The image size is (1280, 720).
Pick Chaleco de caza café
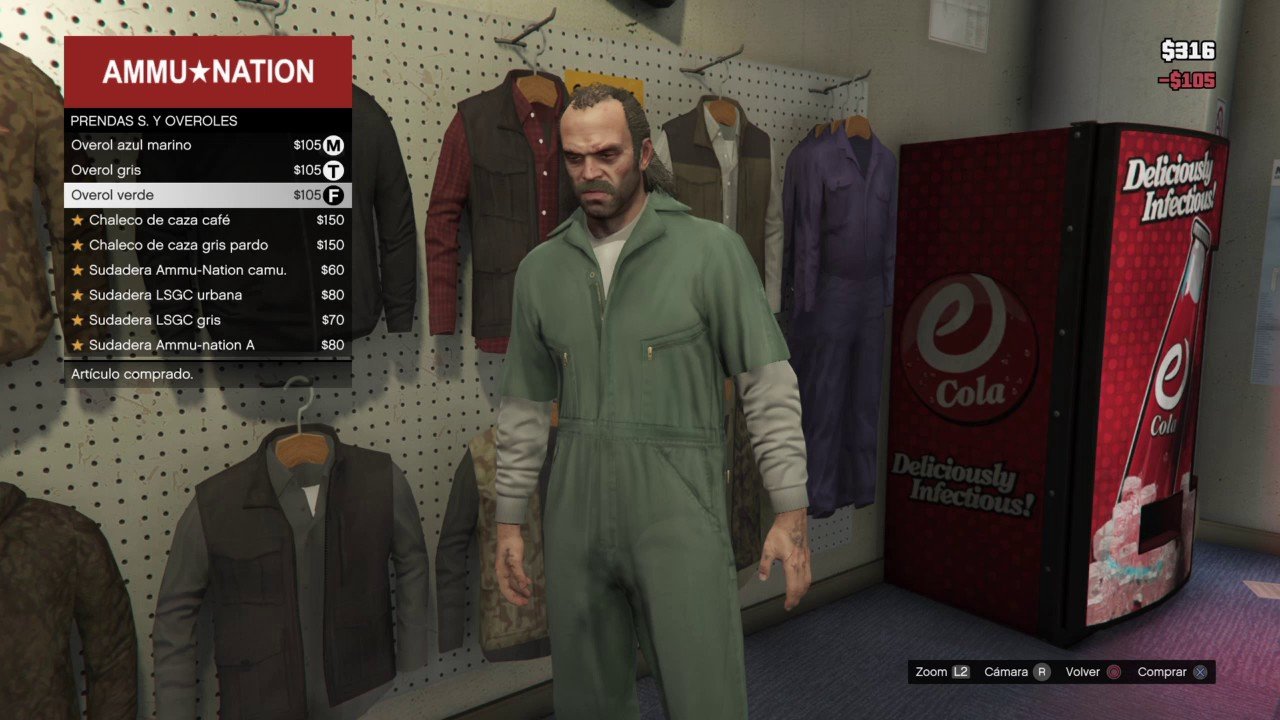pyautogui.click(x=207, y=220)
